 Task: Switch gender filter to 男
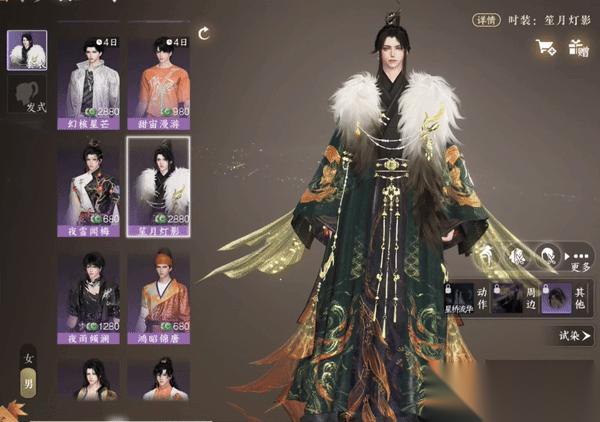[28, 384]
